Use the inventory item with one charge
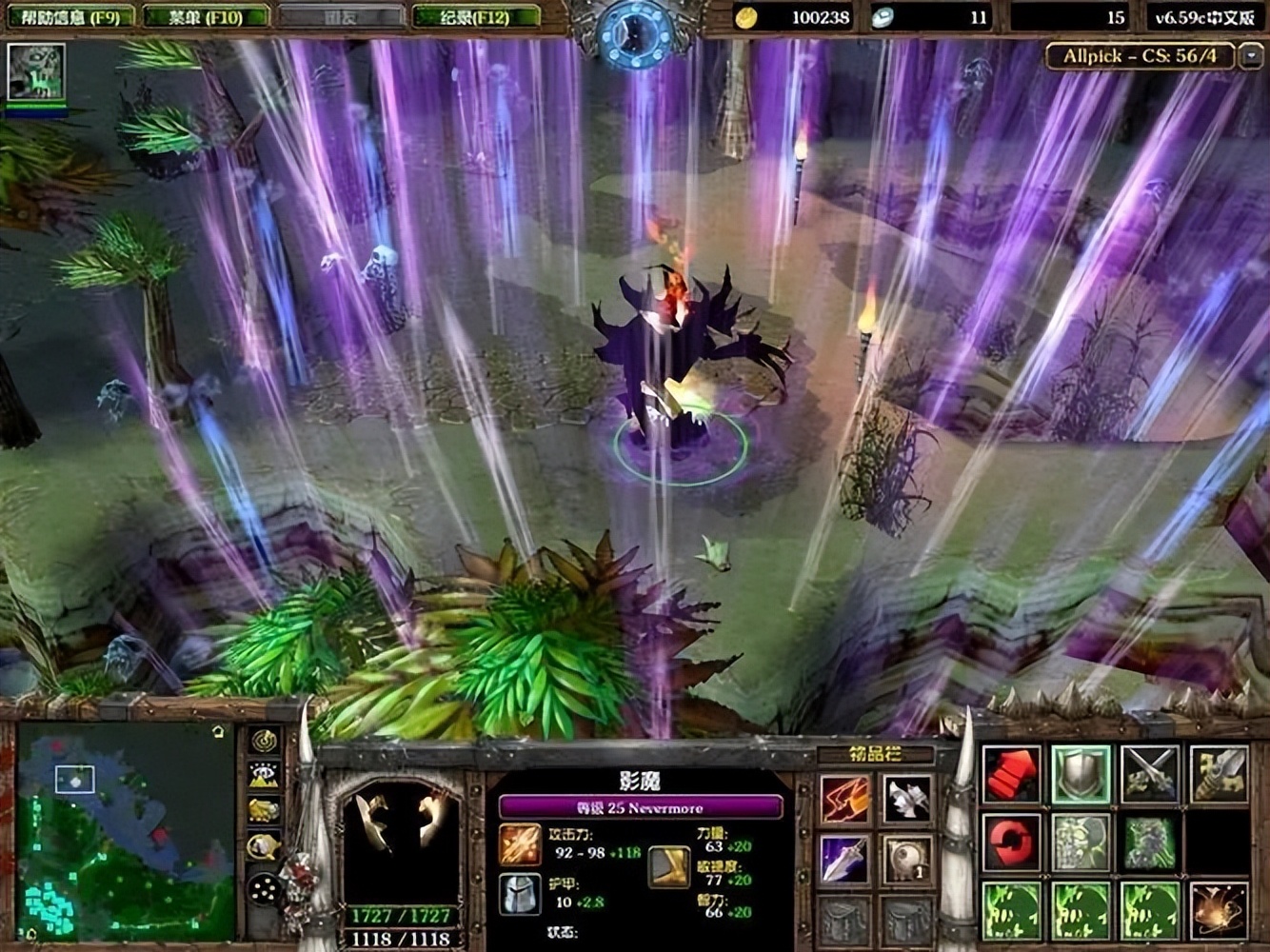This screenshot has height=952, width=1270. pos(906,860)
